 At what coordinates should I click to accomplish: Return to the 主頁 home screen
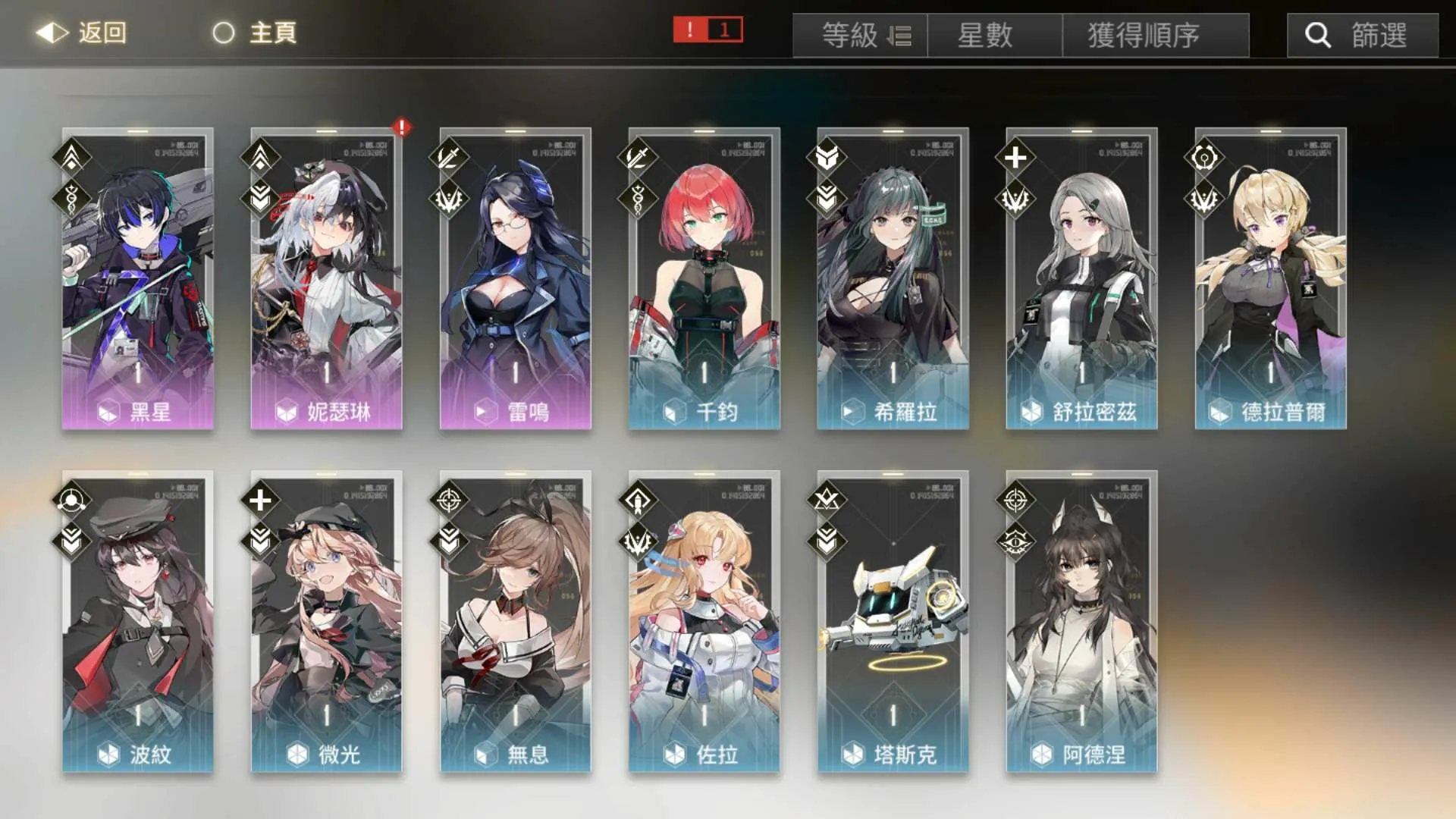[x=255, y=33]
